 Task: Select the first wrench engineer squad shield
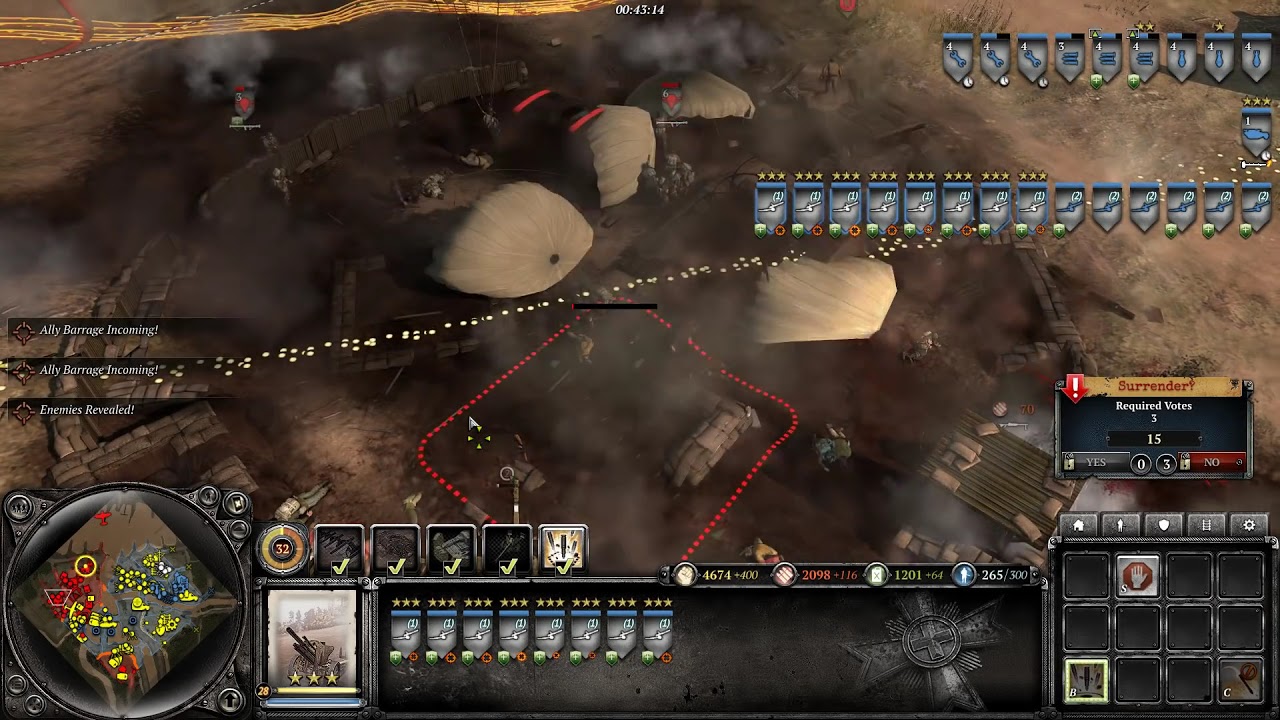click(957, 59)
